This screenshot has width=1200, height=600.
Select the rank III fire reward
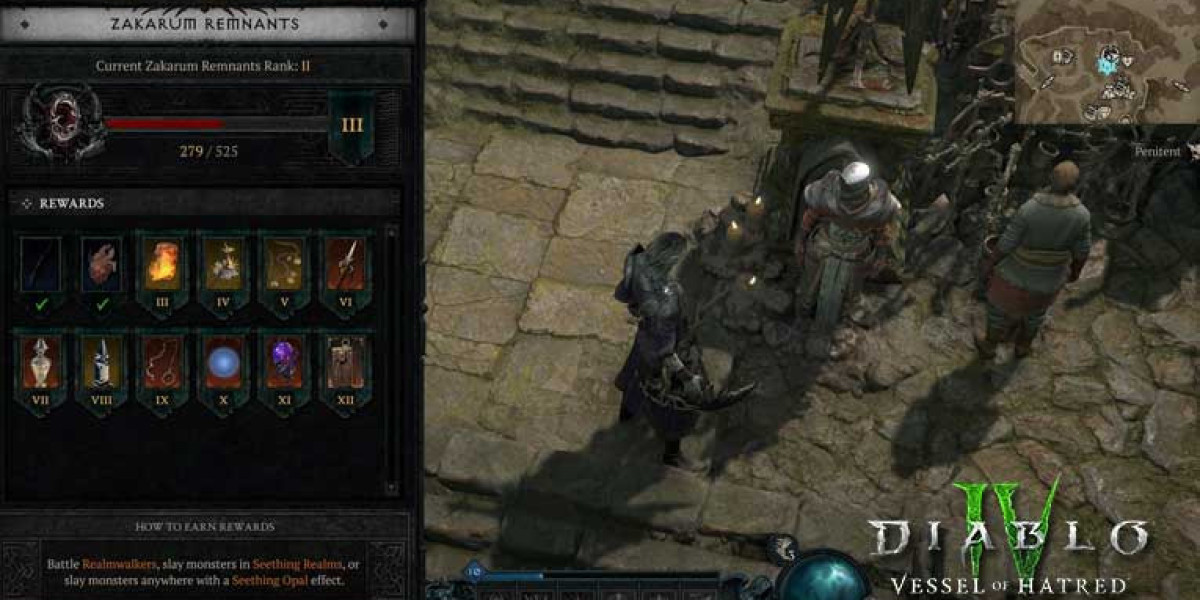tap(163, 268)
